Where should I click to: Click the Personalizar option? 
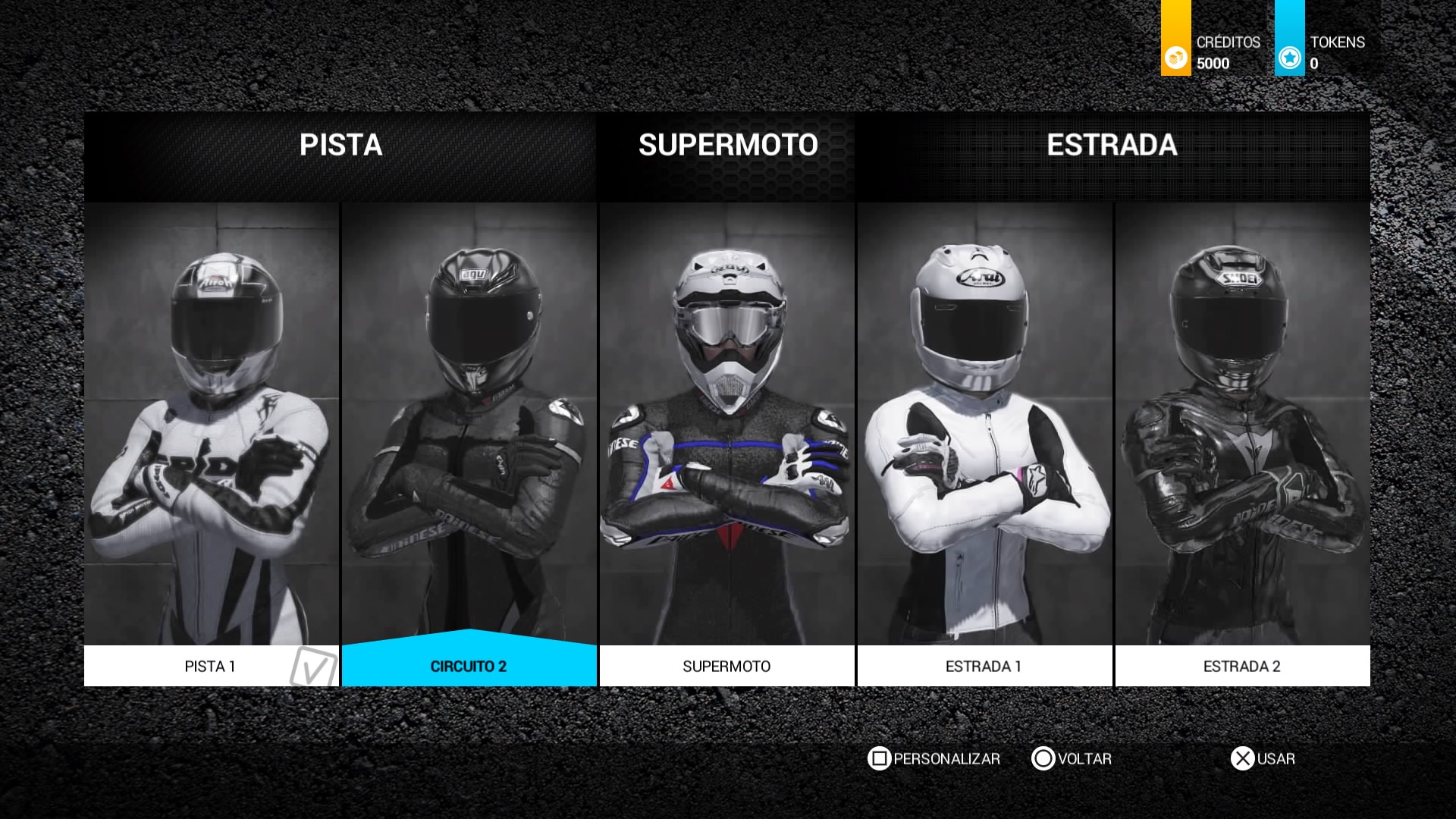click(x=934, y=758)
